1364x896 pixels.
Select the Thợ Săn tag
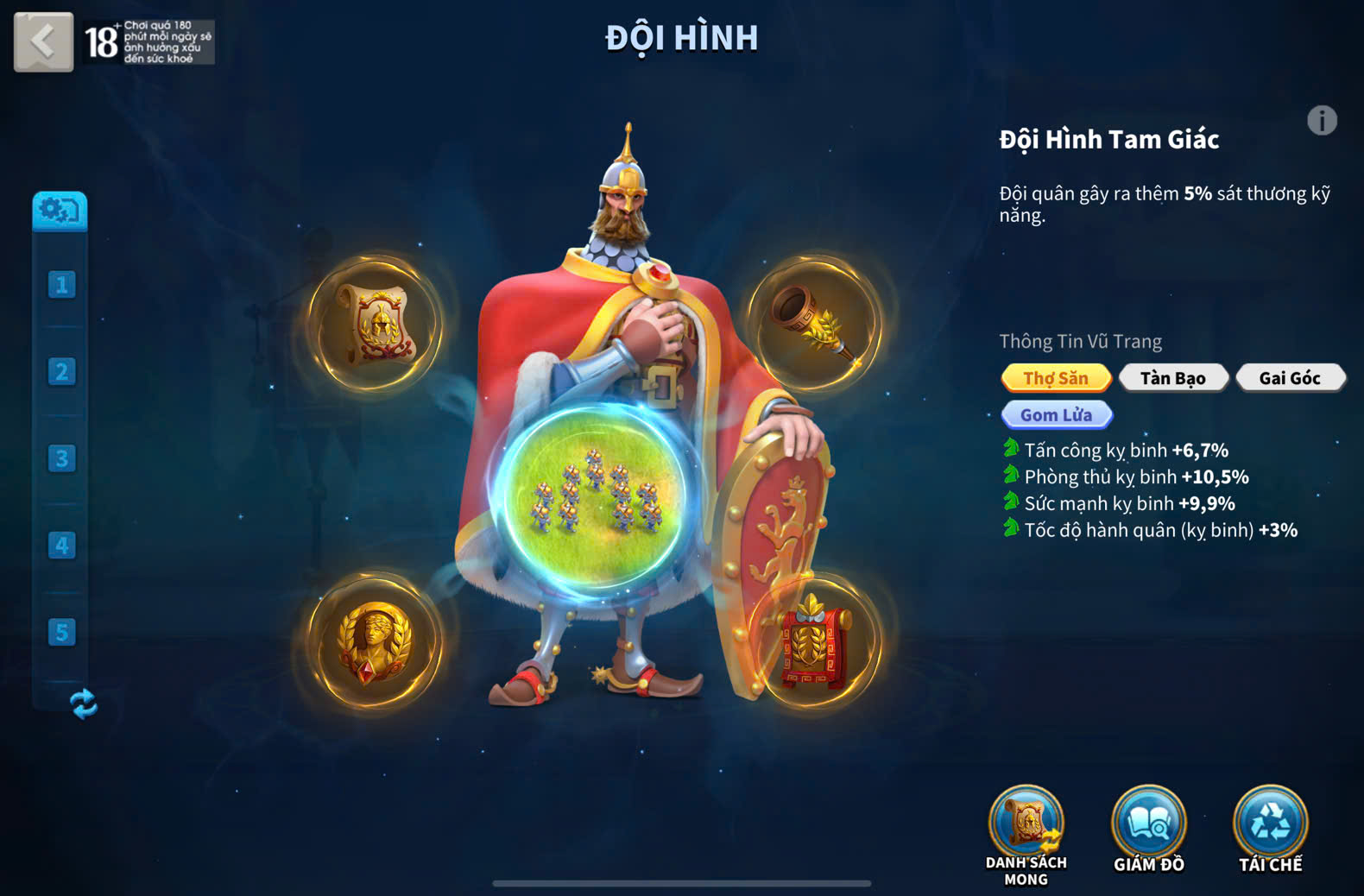click(x=1056, y=378)
